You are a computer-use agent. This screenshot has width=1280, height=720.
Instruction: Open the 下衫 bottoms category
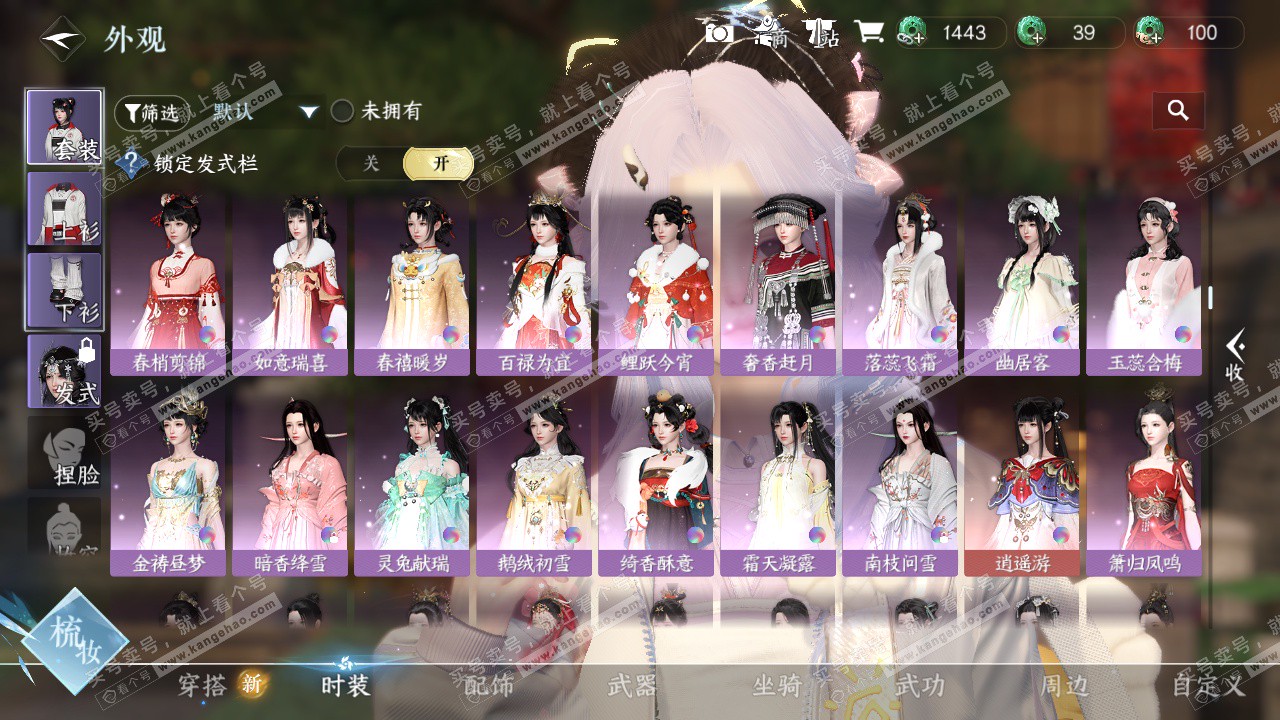tap(64, 290)
